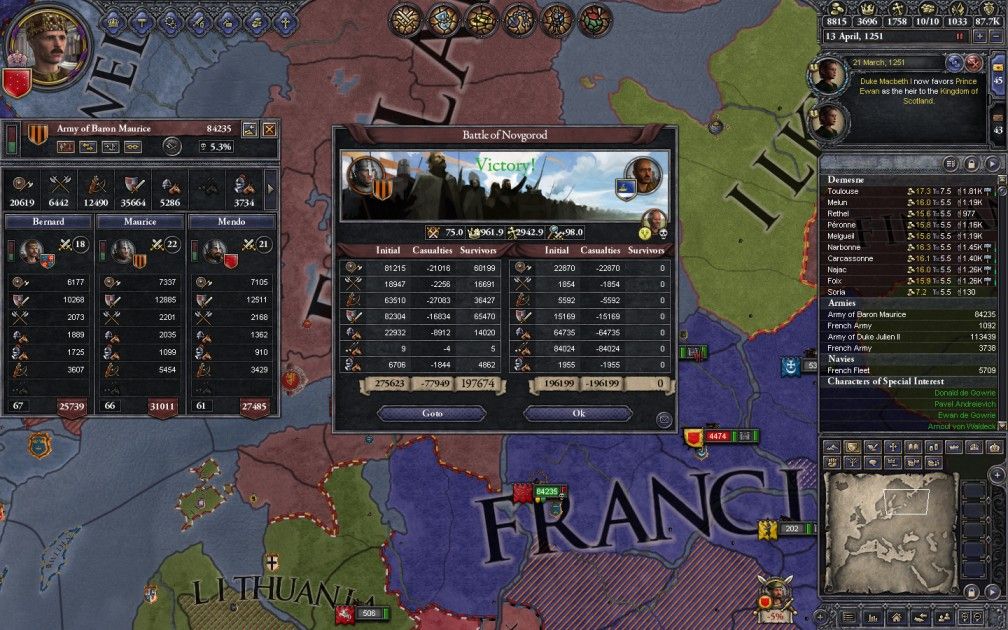Select Mendo's flank header
The image size is (1008, 630).
click(x=232, y=221)
